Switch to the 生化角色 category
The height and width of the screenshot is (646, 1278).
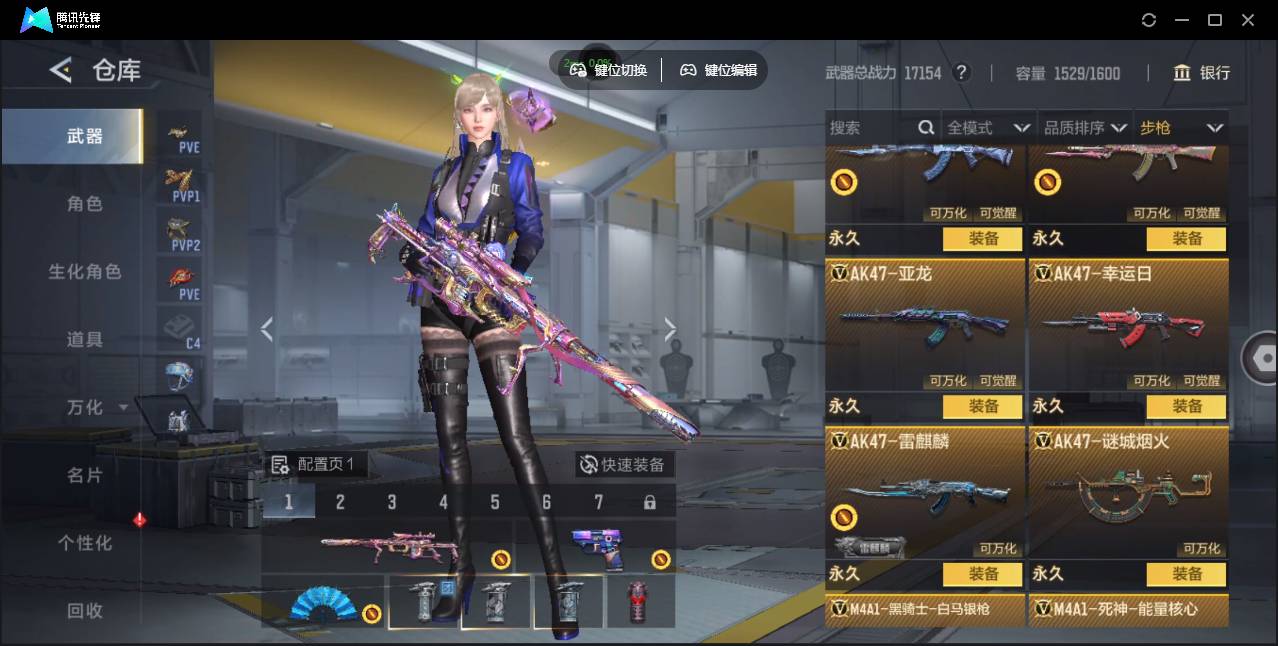[x=85, y=272]
